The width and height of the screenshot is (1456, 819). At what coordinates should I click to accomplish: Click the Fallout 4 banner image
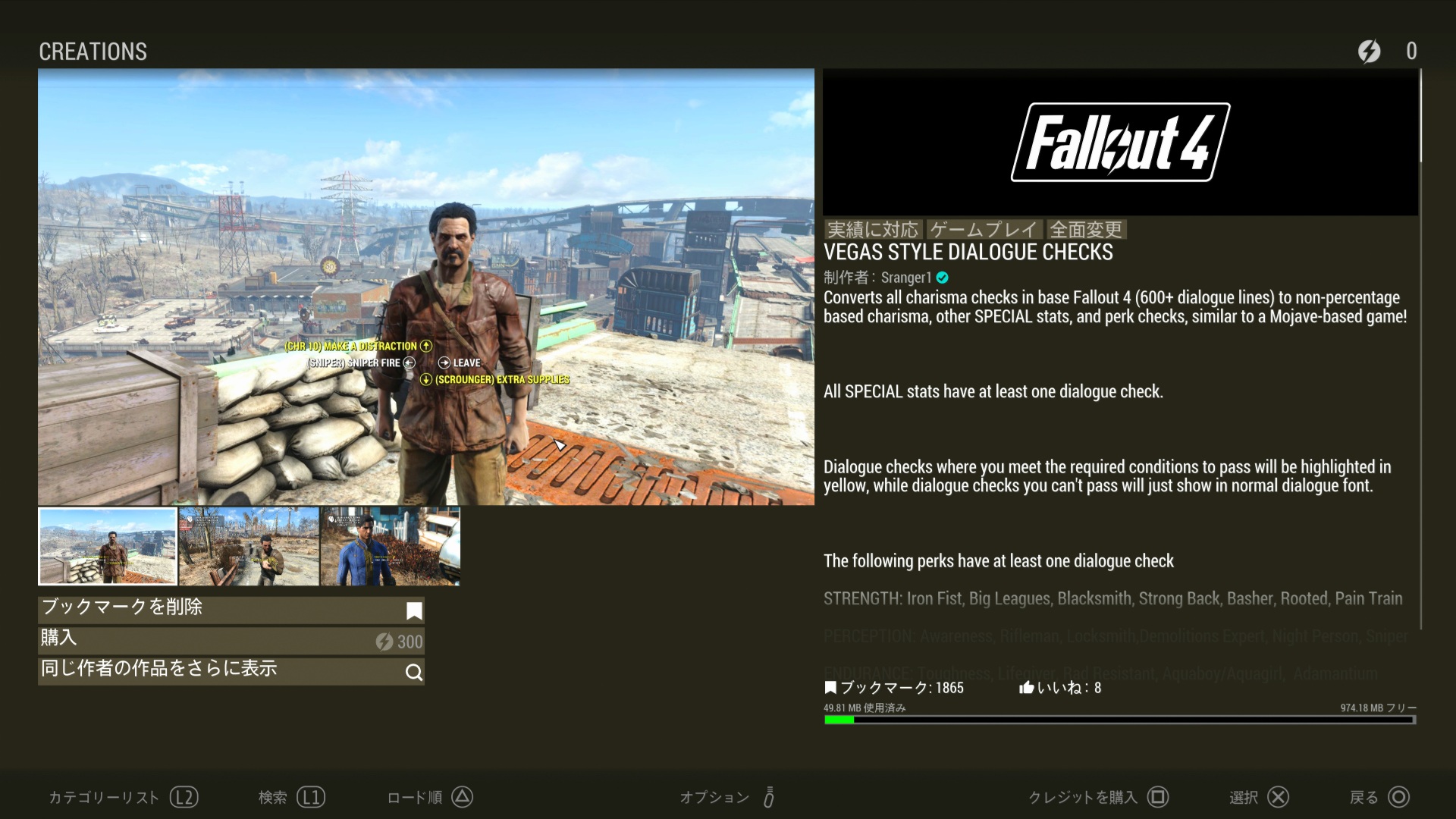(1120, 143)
